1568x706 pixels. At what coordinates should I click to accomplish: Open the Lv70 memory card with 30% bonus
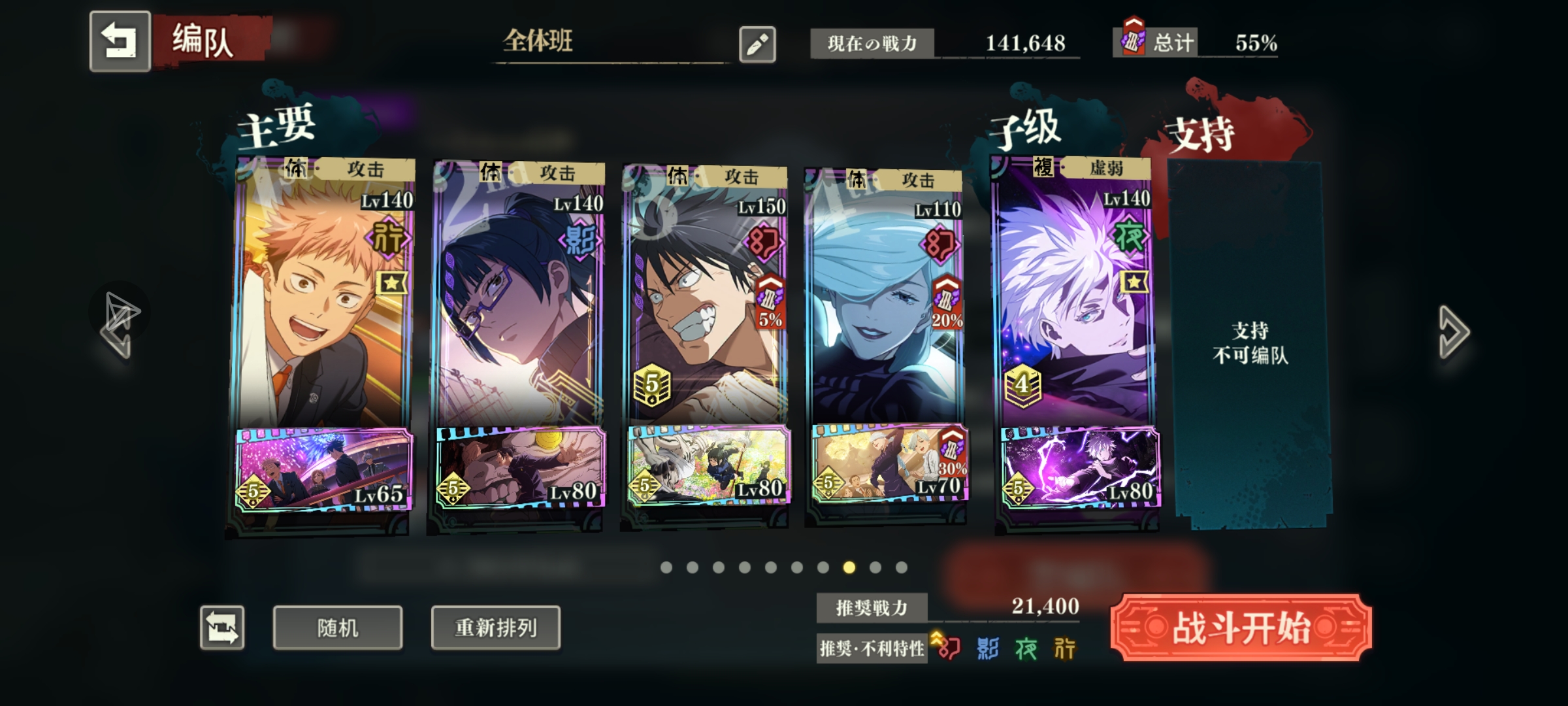click(x=890, y=464)
